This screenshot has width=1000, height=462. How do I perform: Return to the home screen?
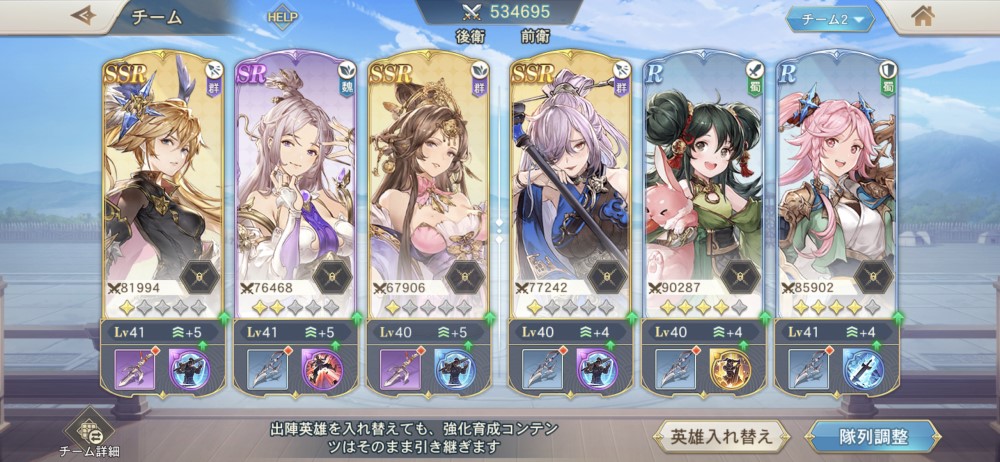pyautogui.click(x=923, y=16)
